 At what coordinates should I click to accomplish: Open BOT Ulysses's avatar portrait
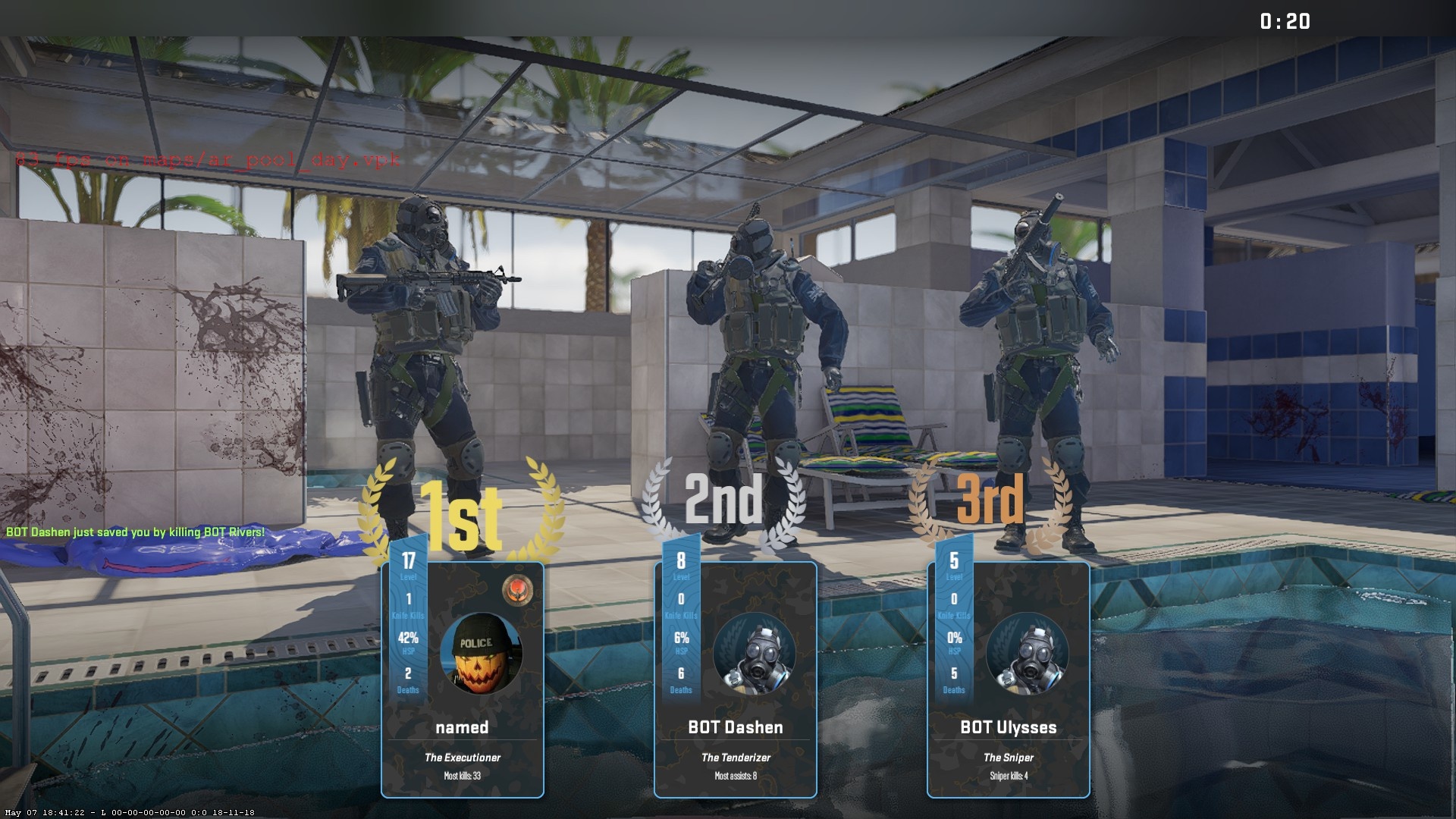tap(1027, 654)
